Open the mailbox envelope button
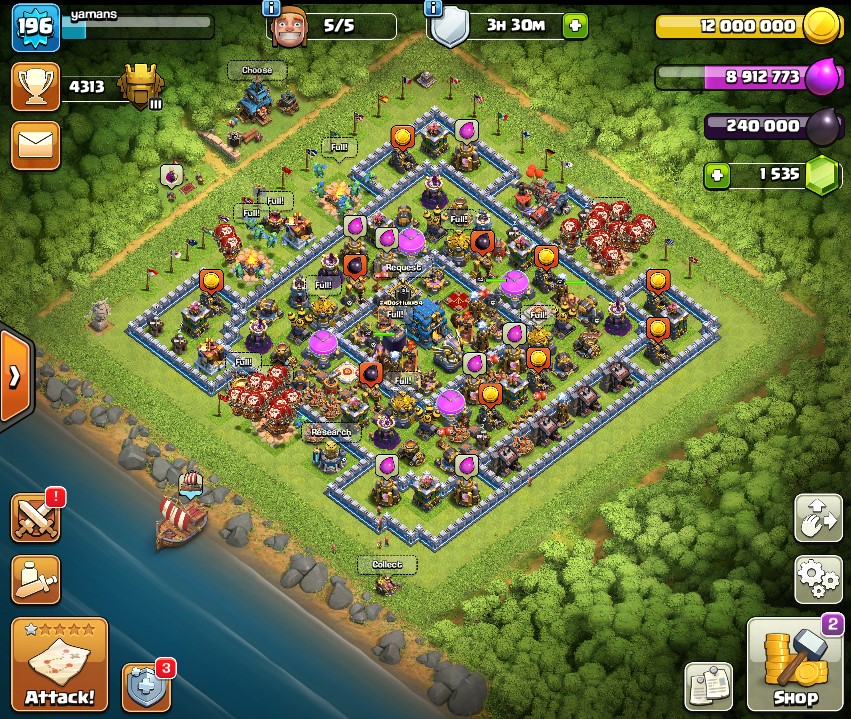The image size is (851, 719). pyautogui.click(x=35, y=146)
